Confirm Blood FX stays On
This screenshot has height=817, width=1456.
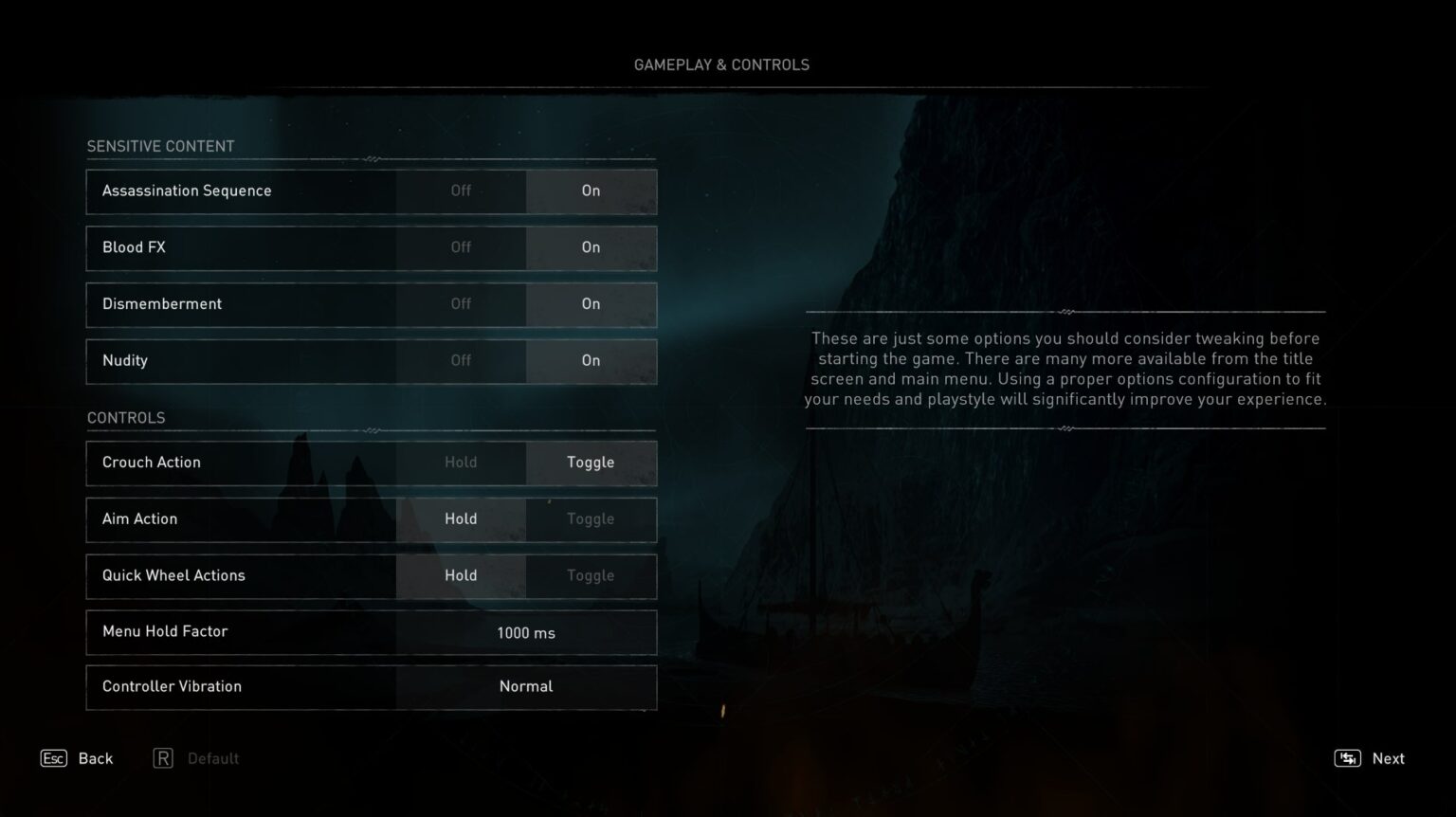pos(591,247)
